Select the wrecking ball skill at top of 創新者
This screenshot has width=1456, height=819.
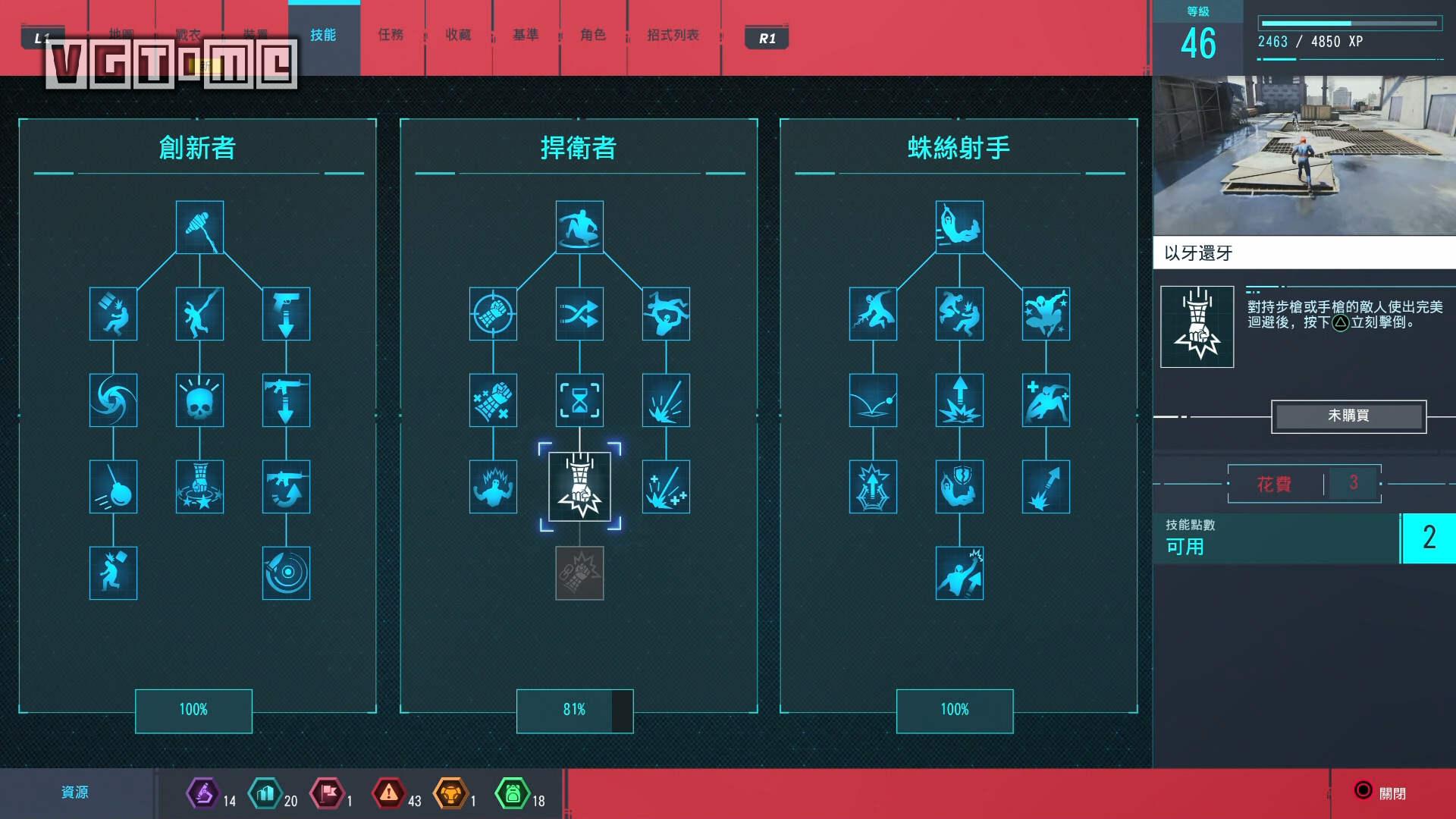tap(199, 227)
